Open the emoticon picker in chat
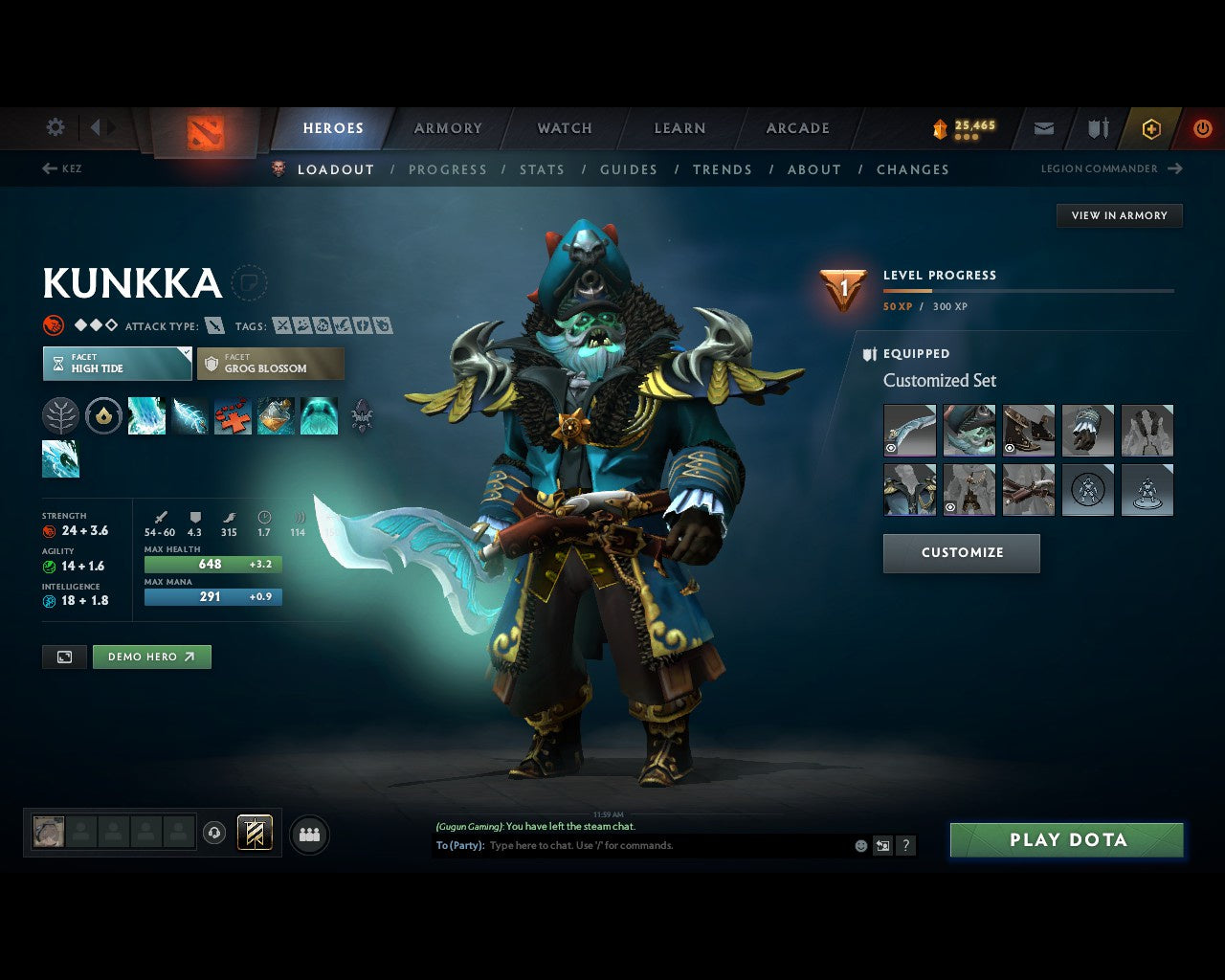Screen dimensions: 1225x980 pos(859,846)
